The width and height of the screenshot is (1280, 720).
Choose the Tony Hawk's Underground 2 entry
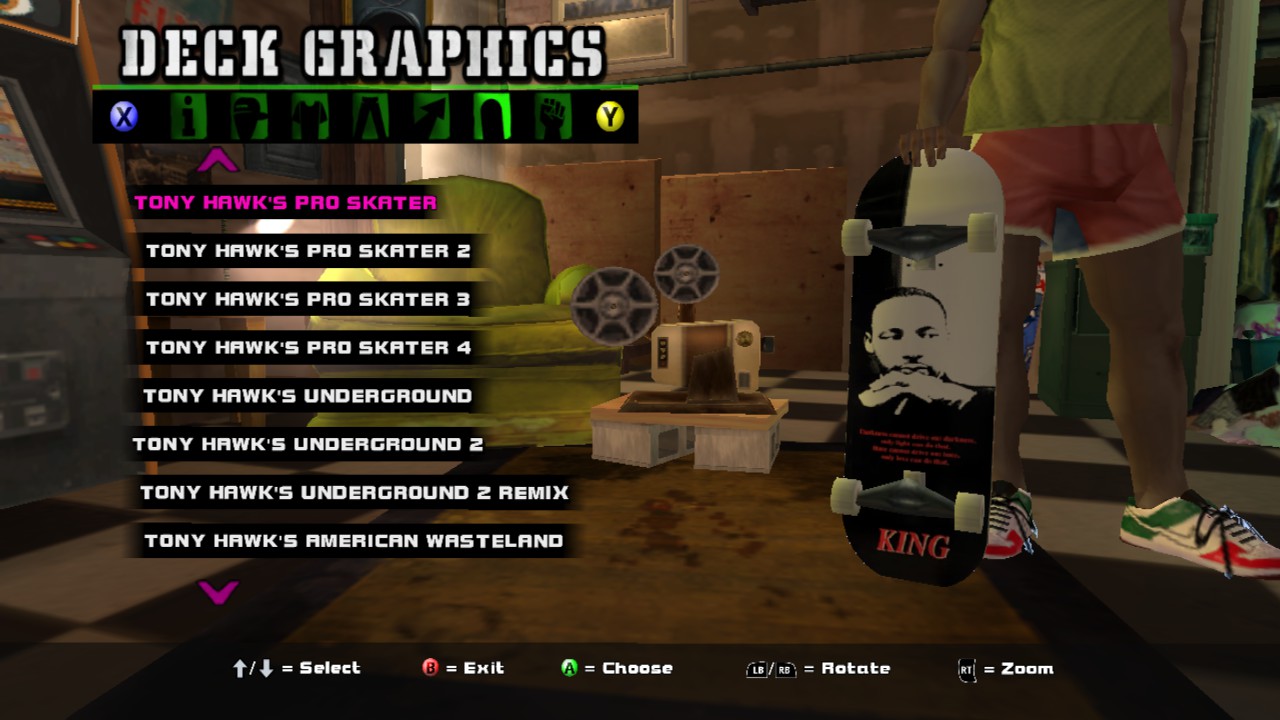(x=308, y=444)
